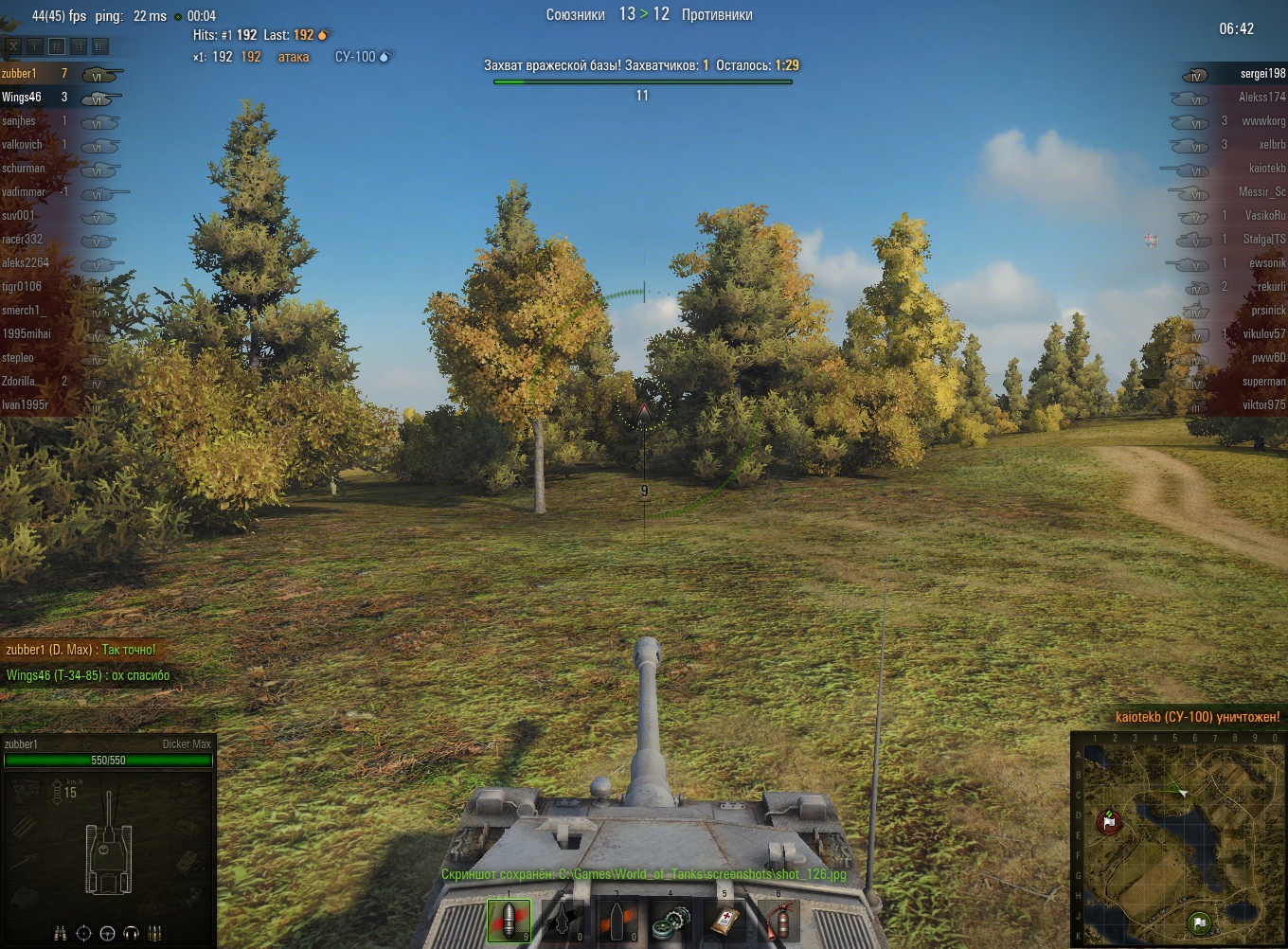This screenshot has height=949, width=1288.
Task: Click Wings46's chat message
Action: tap(88, 675)
